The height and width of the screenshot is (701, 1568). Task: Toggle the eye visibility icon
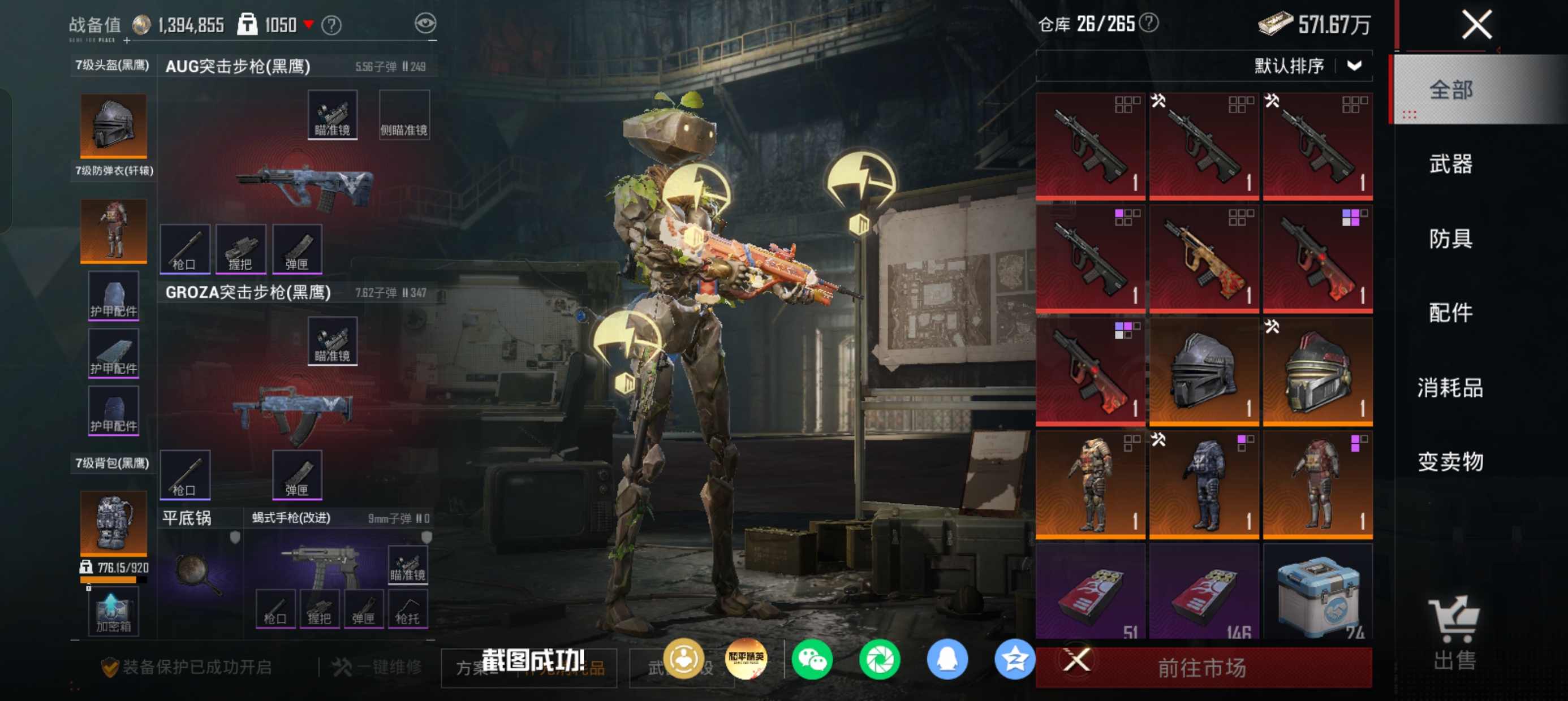pos(425,24)
